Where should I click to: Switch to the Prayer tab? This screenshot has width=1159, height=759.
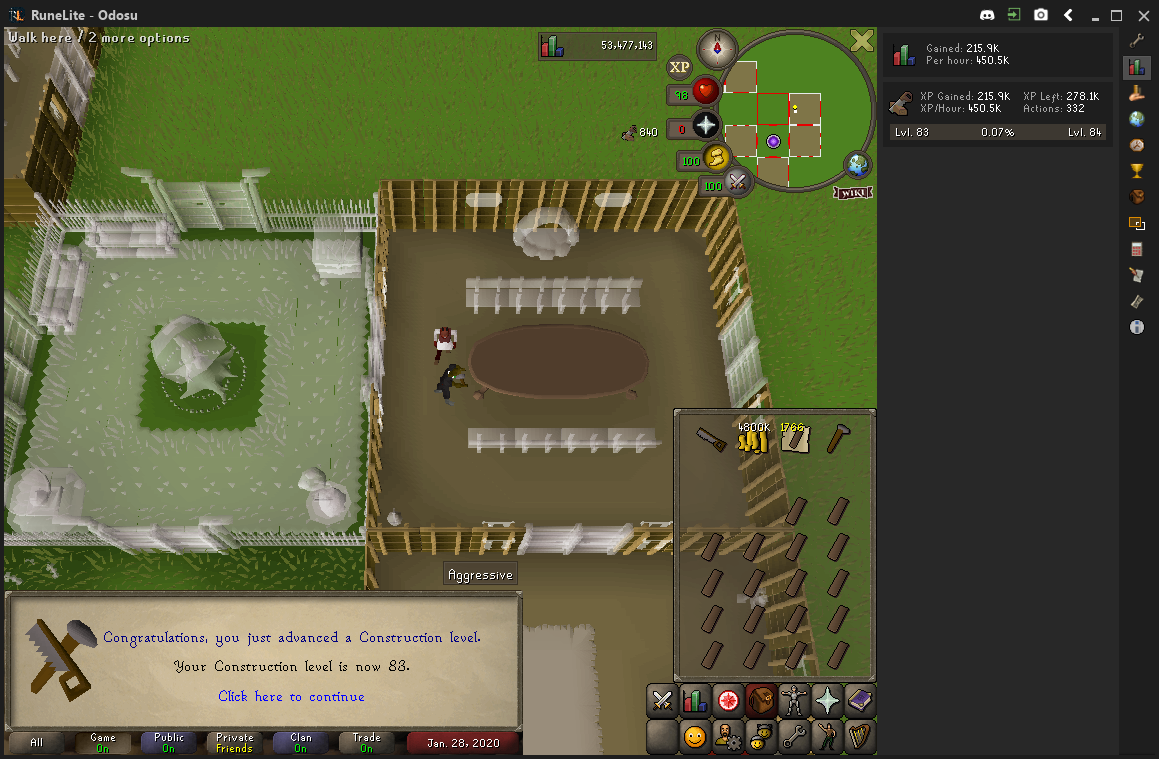tap(827, 702)
